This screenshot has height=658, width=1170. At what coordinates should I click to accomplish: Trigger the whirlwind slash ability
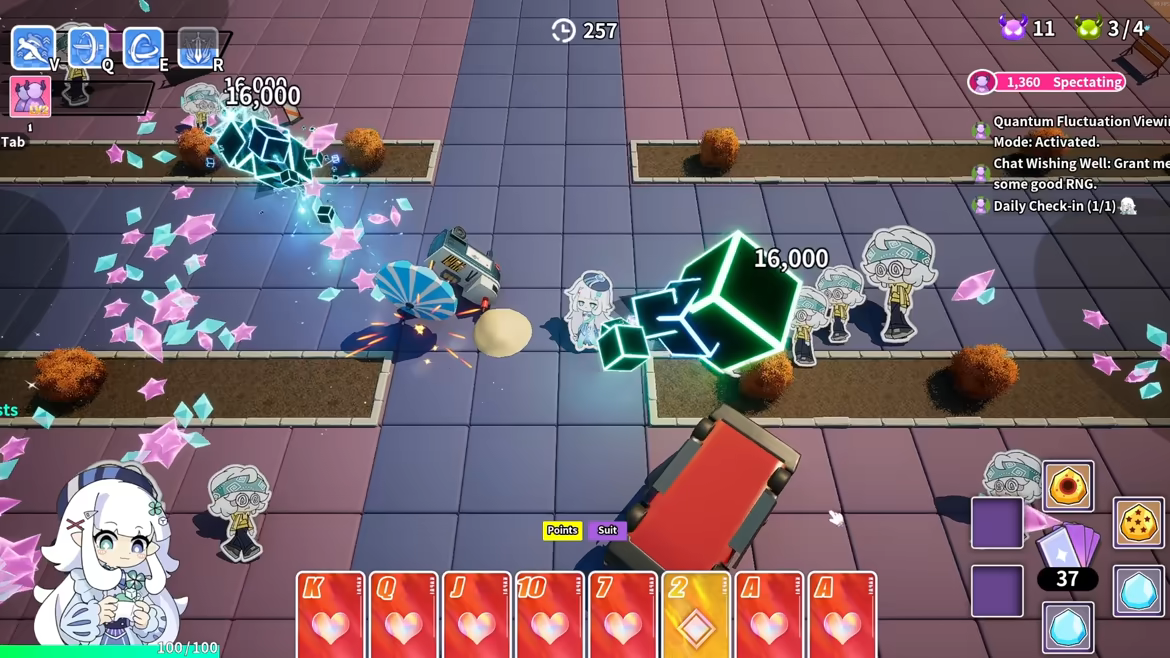pos(143,47)
